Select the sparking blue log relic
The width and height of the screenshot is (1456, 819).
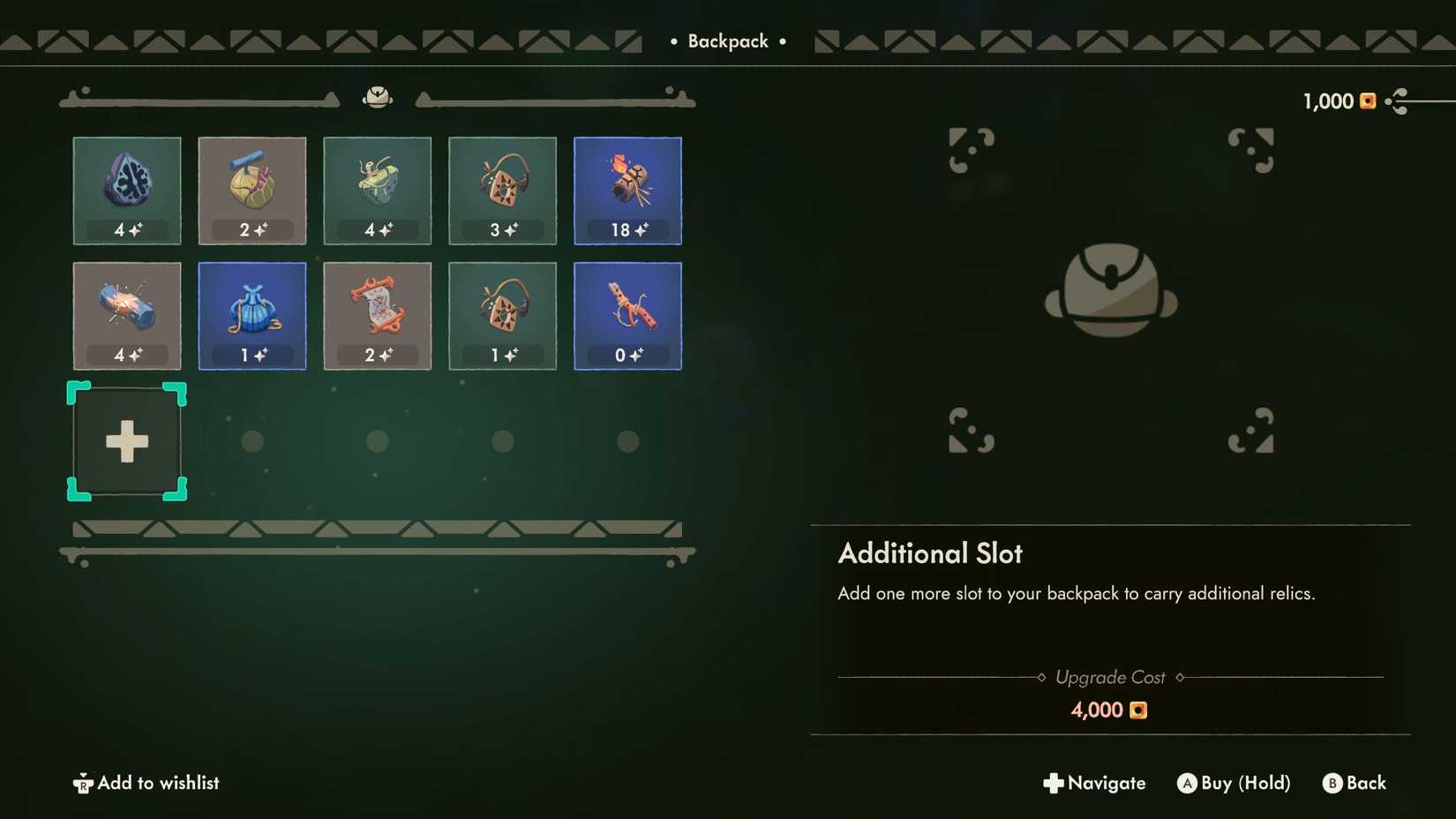[x=126, y=315]
